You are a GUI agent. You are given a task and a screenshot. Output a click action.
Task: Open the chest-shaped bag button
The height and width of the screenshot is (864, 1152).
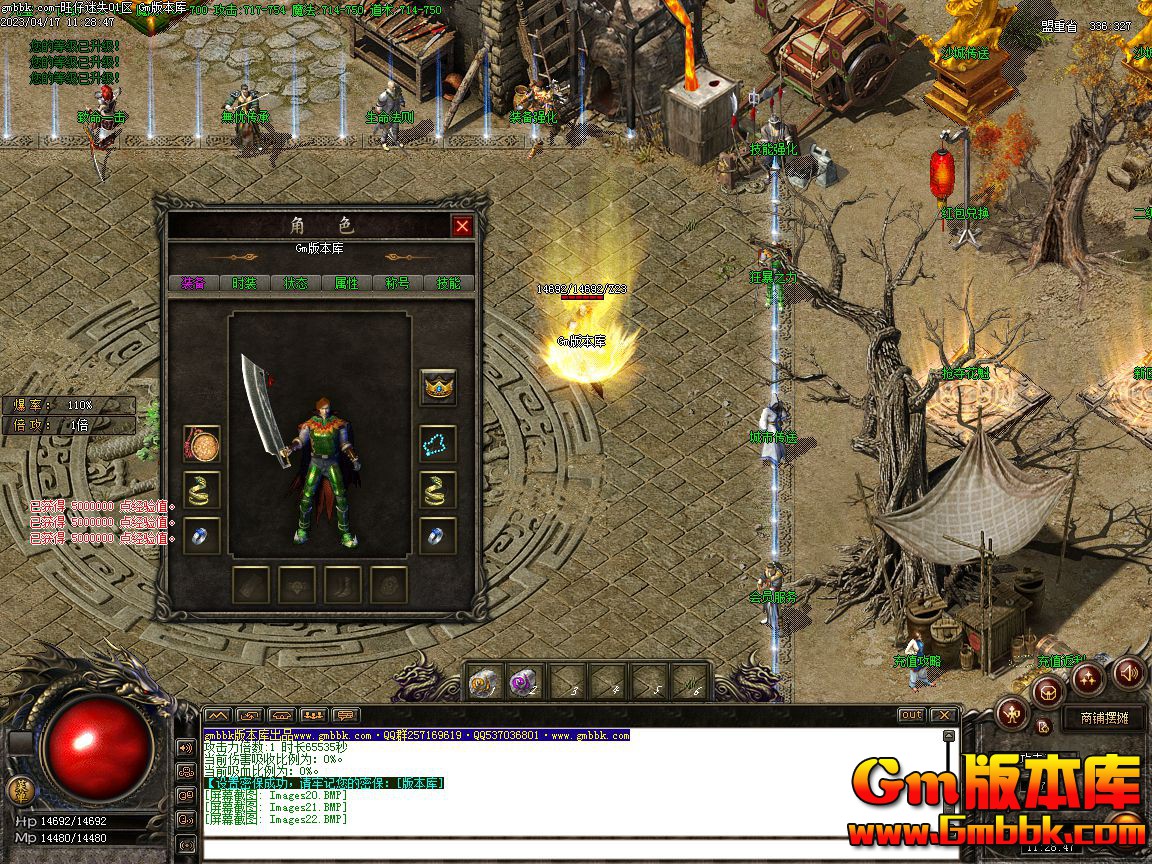coord(1048,690)
